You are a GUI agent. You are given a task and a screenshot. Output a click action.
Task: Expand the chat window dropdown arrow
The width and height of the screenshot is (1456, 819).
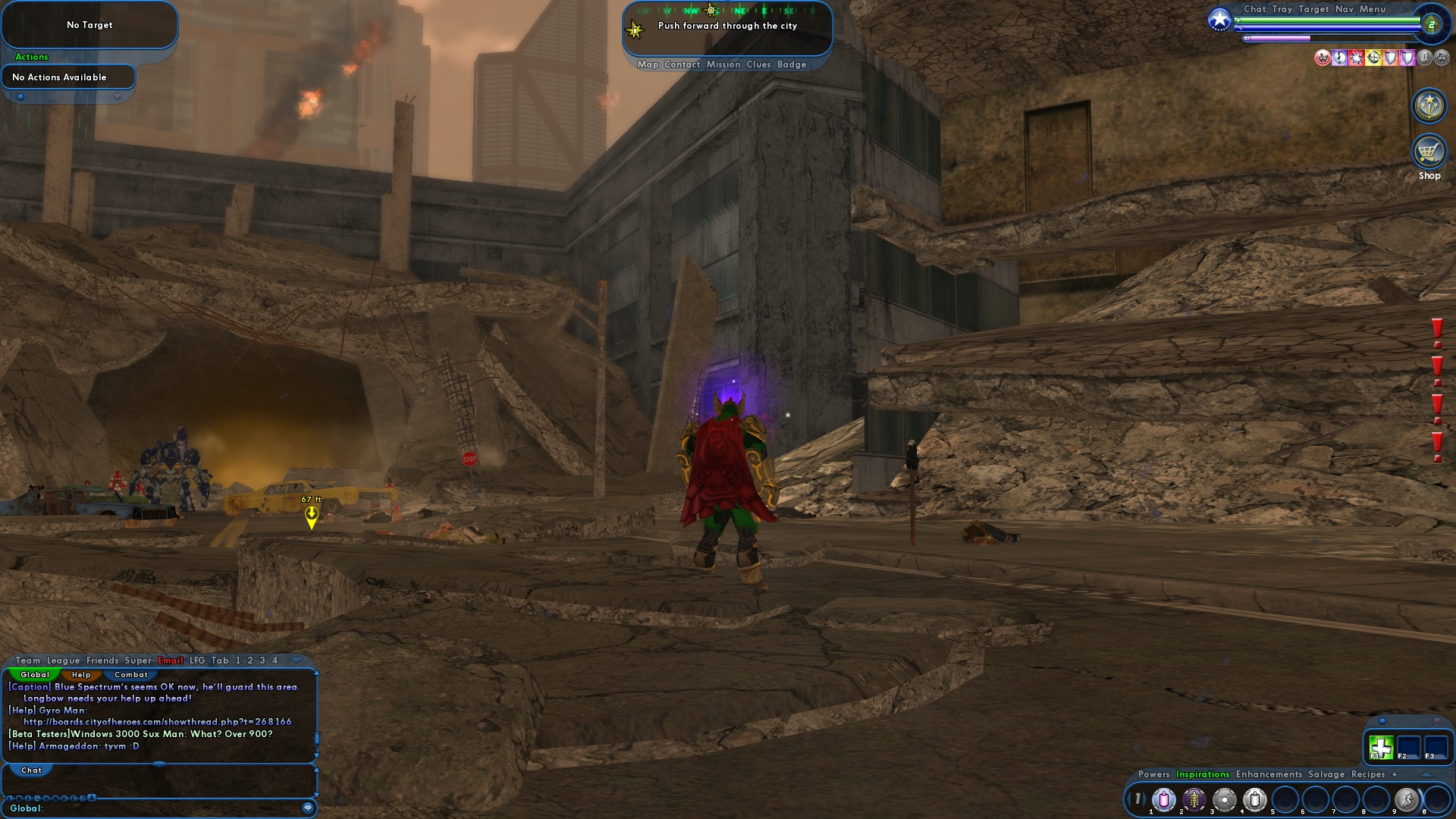(295, 660)
